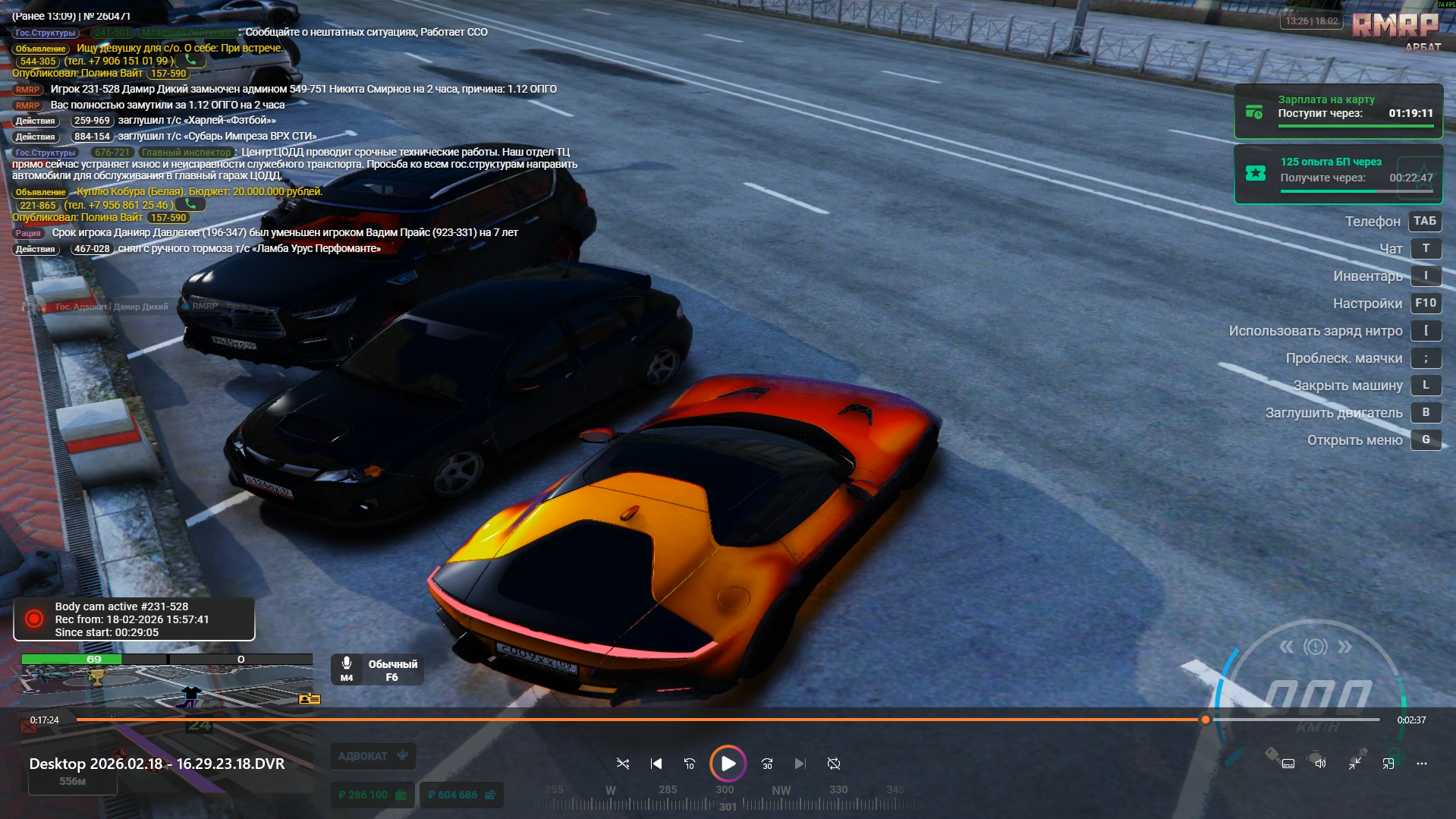Toggle the microphone voice icon
Viewport: 1456px width, 819px height.
347,664
